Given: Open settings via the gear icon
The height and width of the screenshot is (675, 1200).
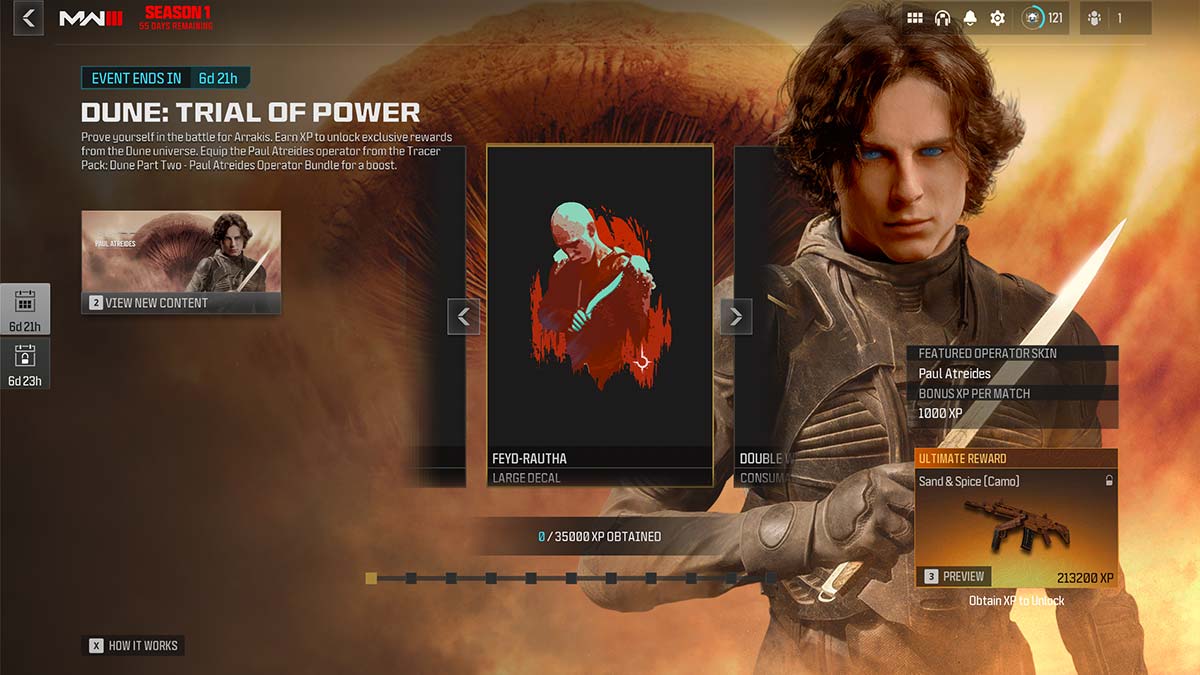Looking at the screenshot, I should coord(997,18).
